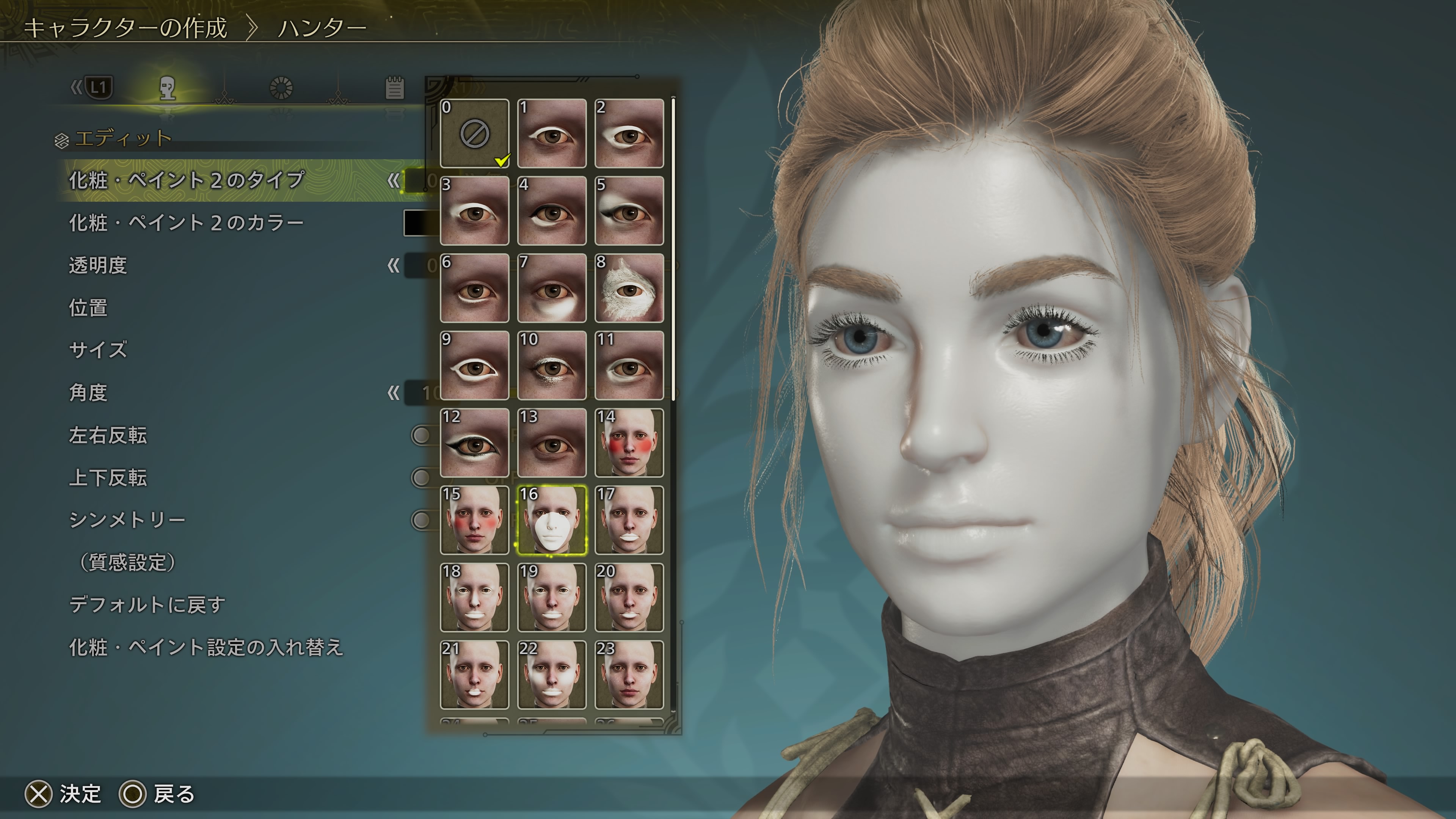This screenshot has height=819, width=1456.
Task: Open the notepad tab icon
Action: click(x=394, y=88)
